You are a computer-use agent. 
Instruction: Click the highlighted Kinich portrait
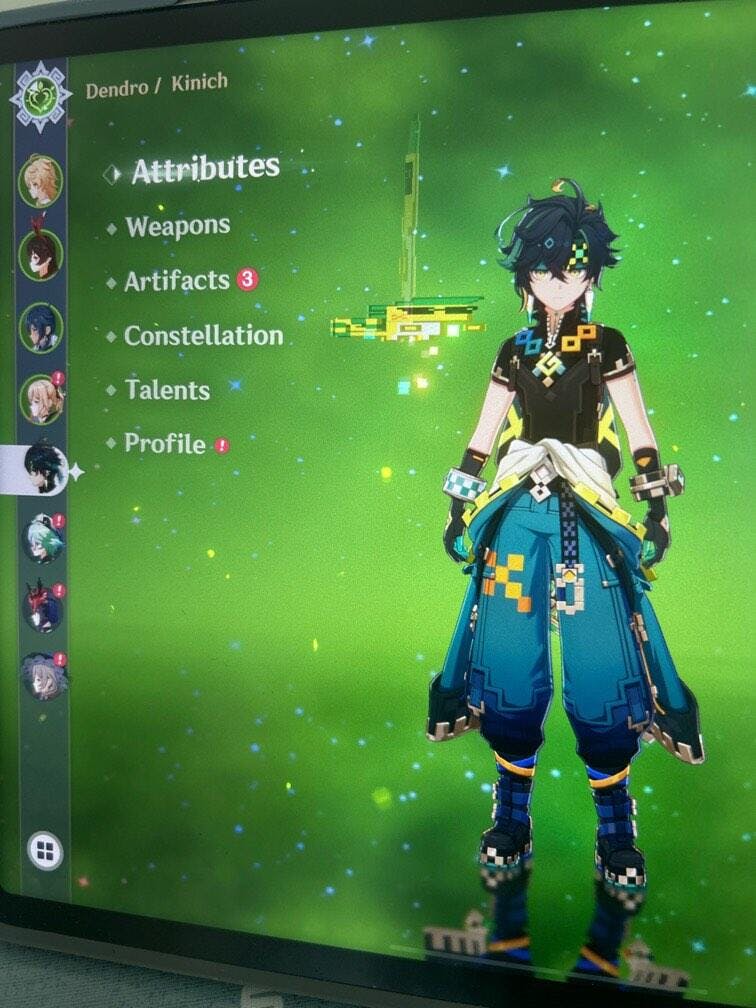coord(44,468)
